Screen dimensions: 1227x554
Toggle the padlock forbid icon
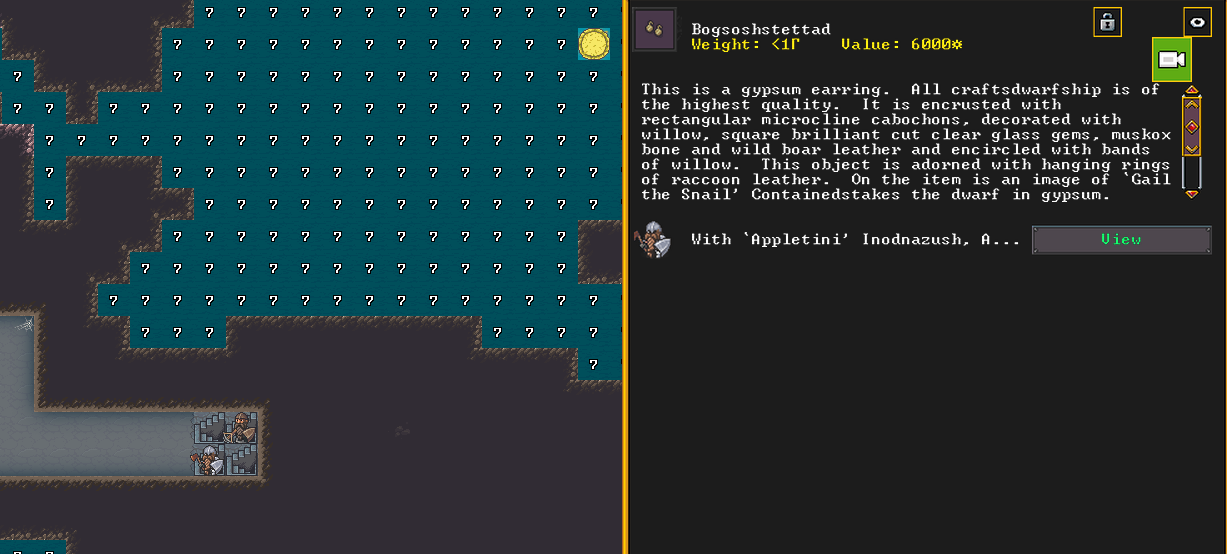click(x=1107, y=22)
